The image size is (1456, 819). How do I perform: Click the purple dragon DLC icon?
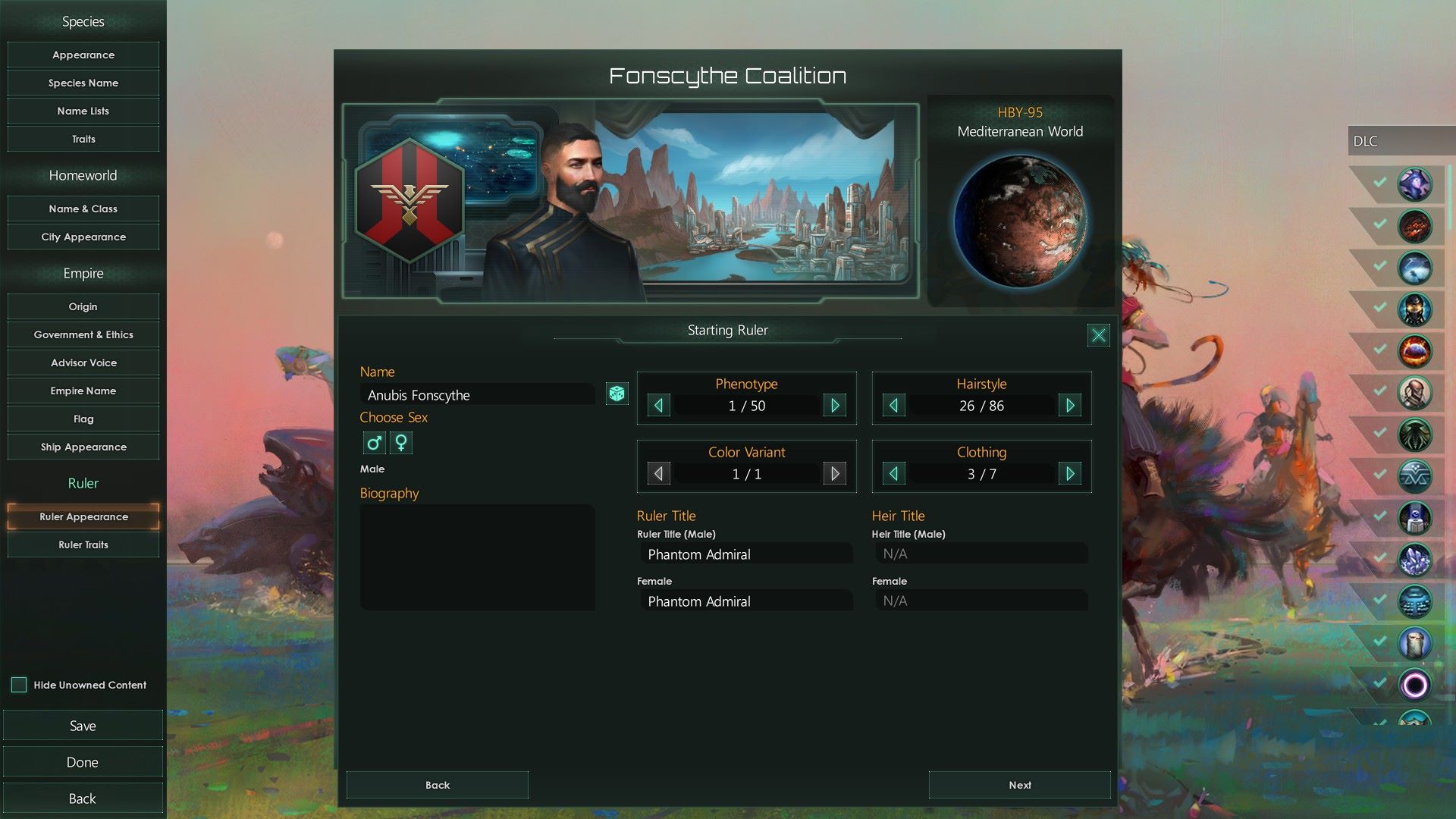click(1415, 184)
